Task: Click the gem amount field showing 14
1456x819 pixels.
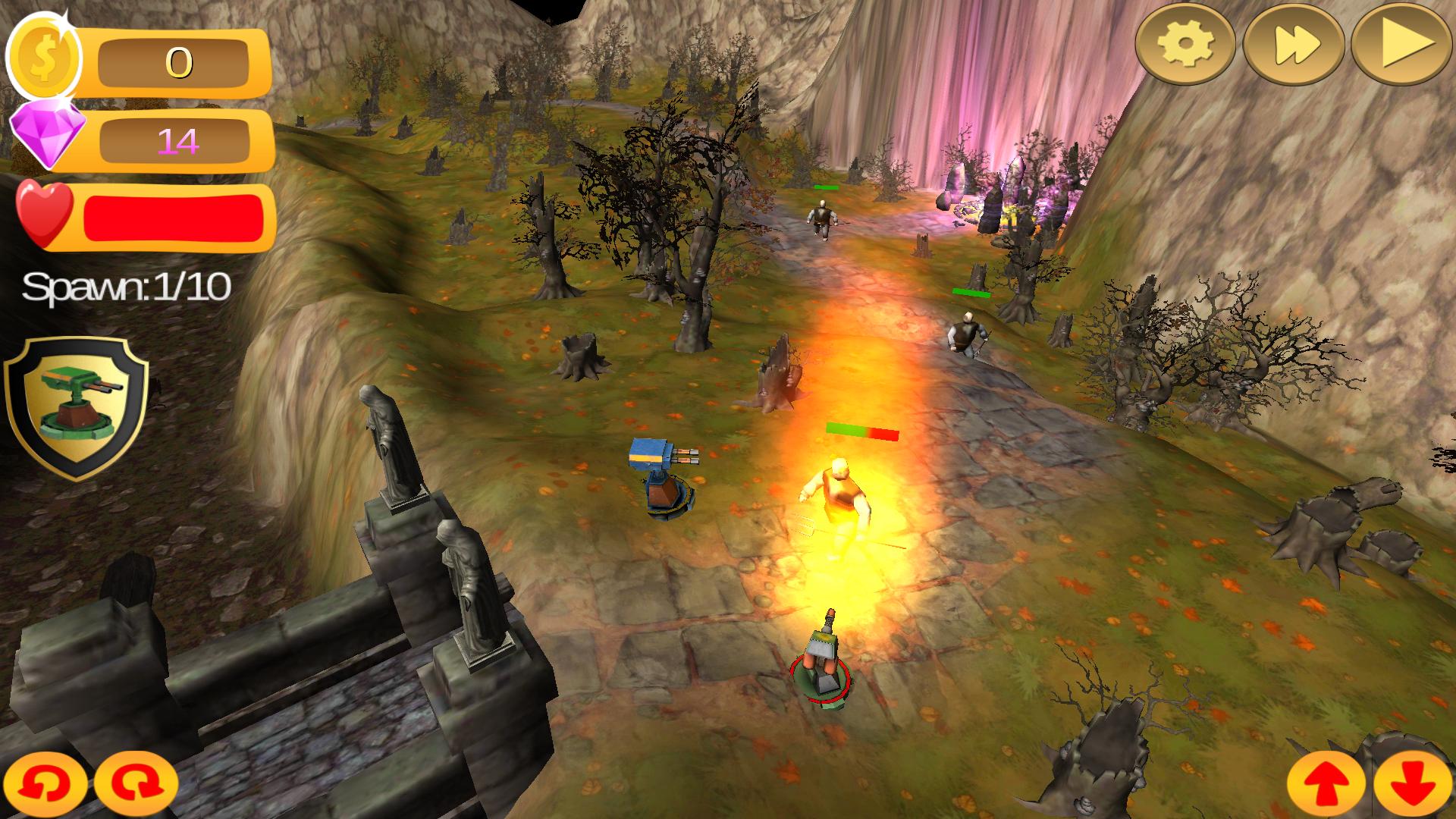Action: tap(176, 140)
